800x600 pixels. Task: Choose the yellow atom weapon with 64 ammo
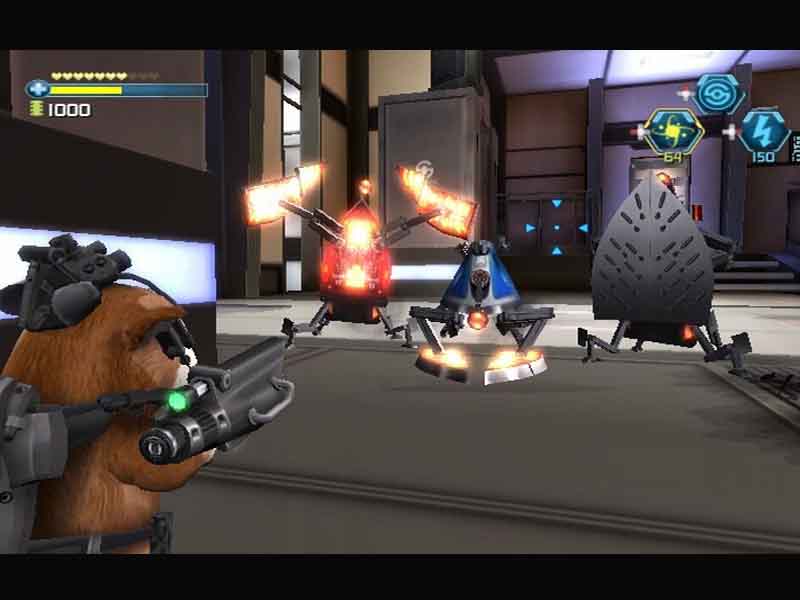pyautogui.click(x=672, y=130)
